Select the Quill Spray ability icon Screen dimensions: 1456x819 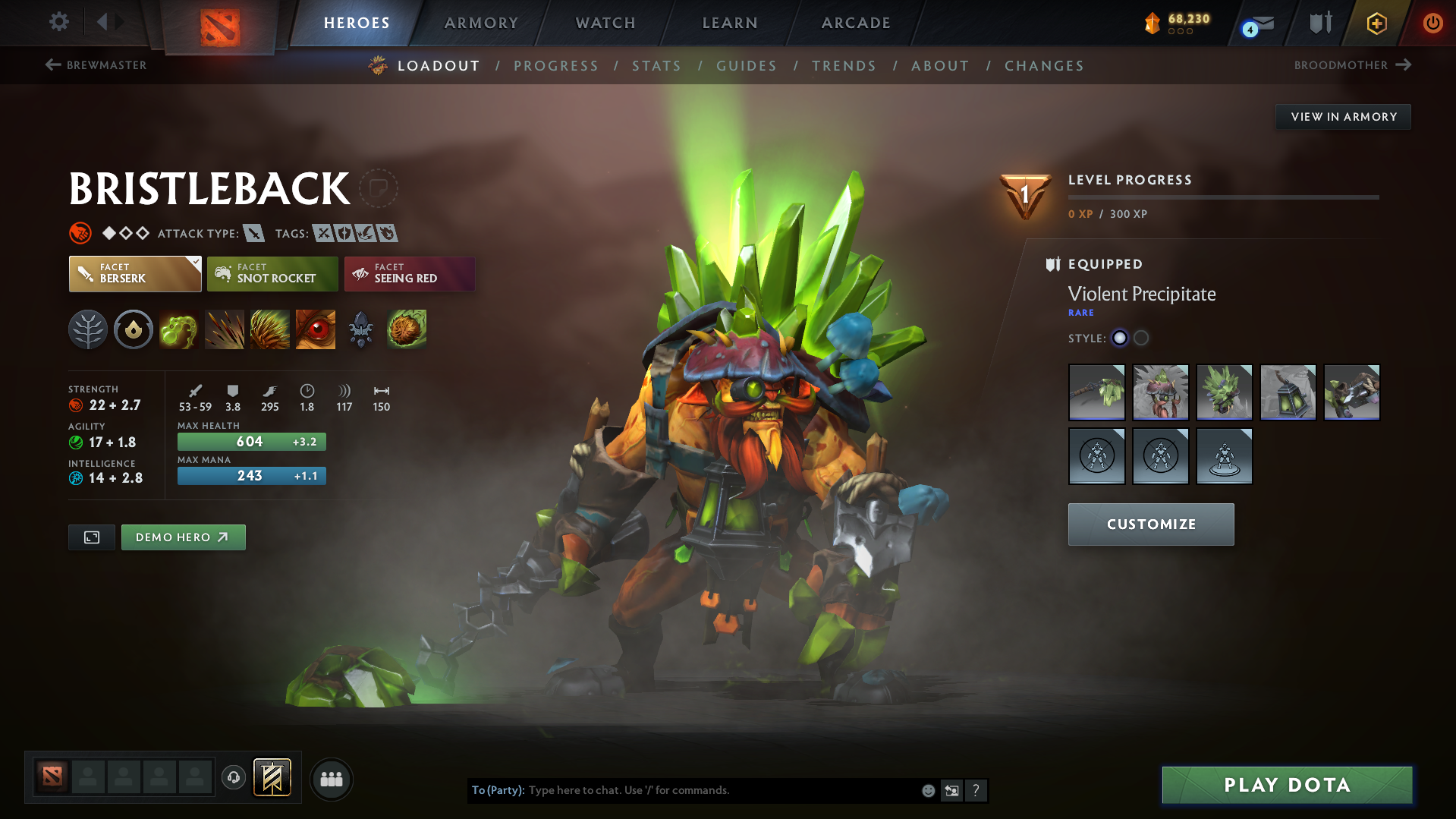point(225,329)
